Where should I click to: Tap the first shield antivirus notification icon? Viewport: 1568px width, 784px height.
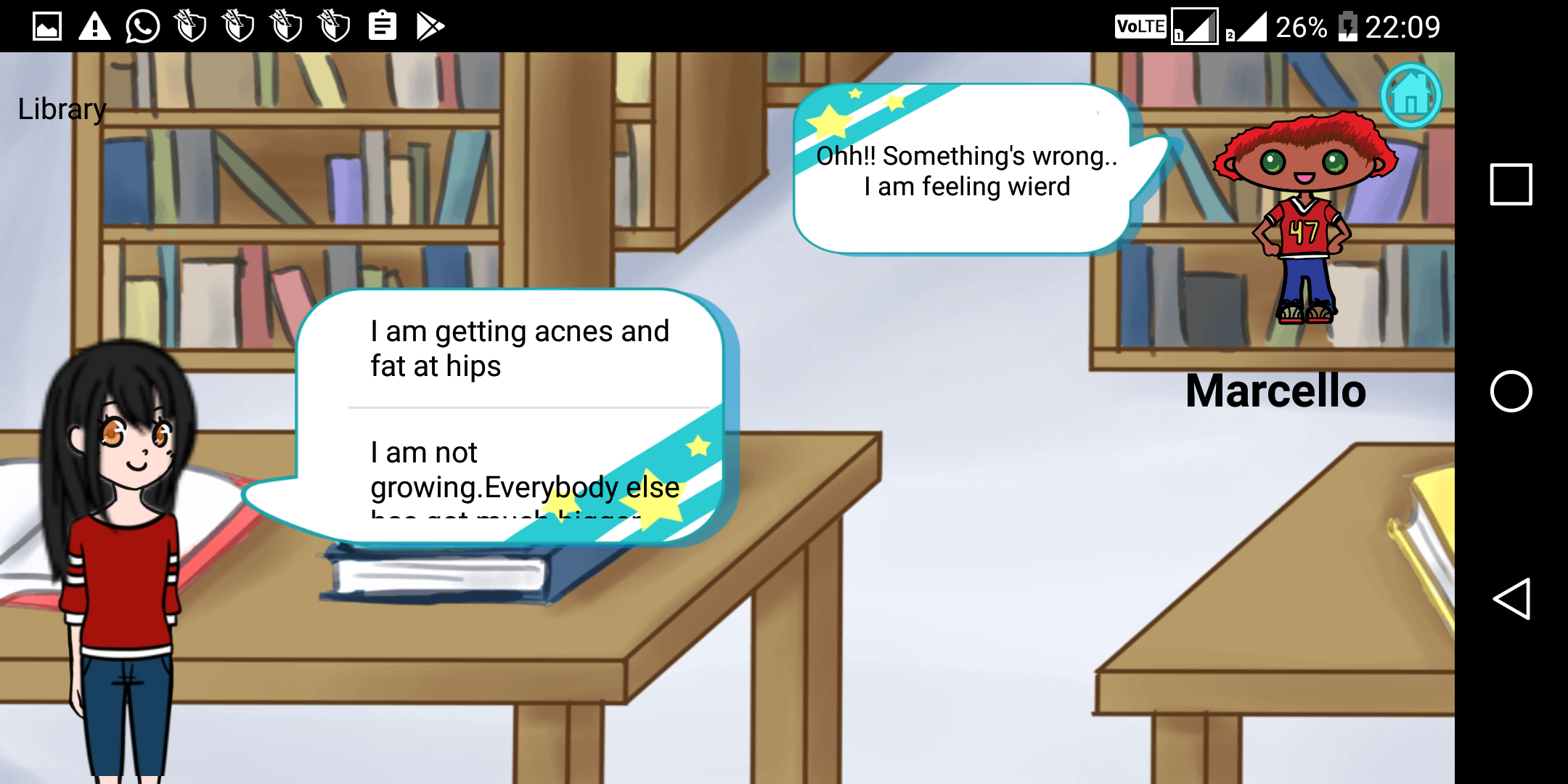tap(190, 26)
